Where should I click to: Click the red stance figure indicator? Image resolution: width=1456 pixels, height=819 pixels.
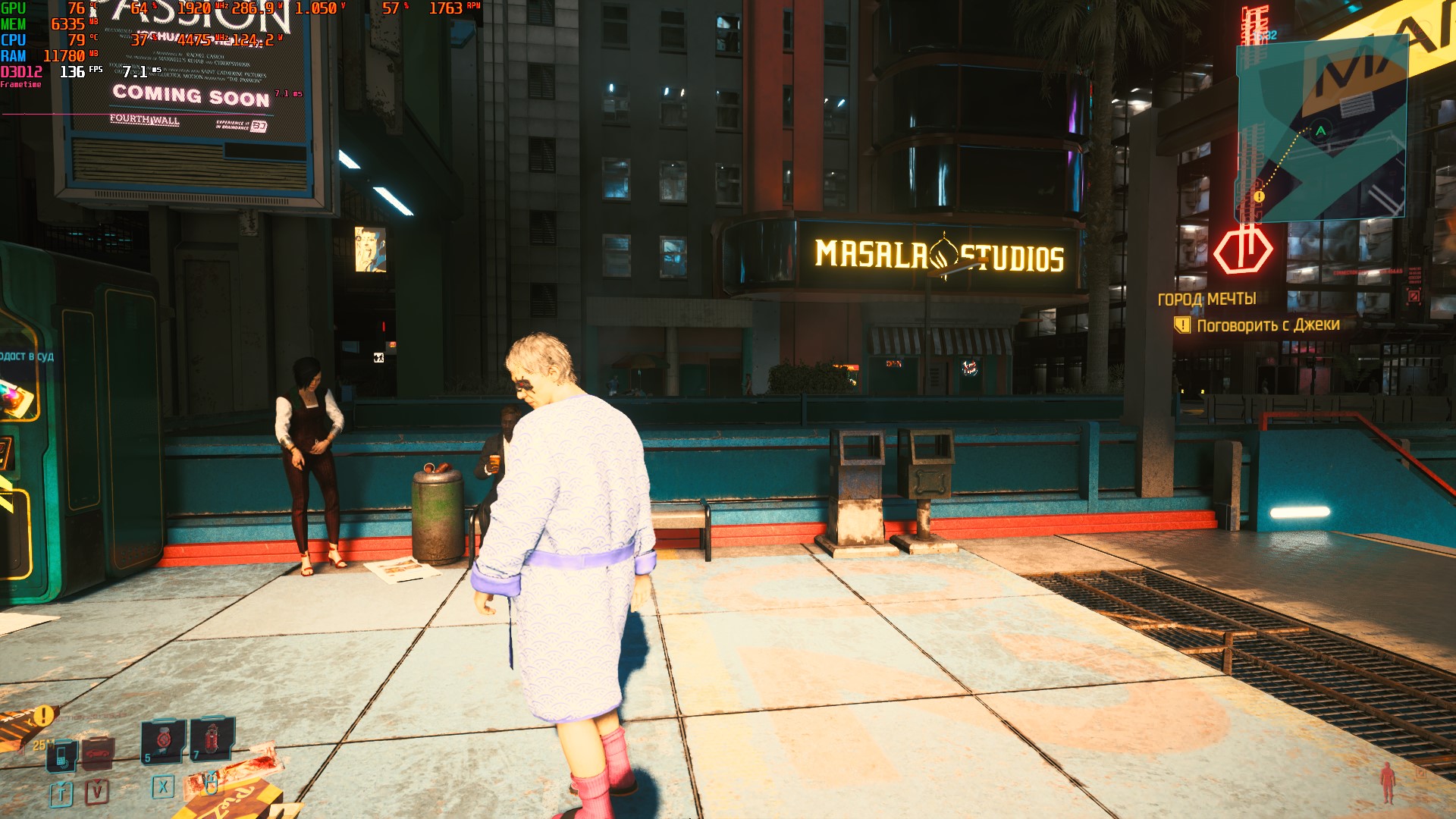pyautogui.click(x=1387, y=783)
